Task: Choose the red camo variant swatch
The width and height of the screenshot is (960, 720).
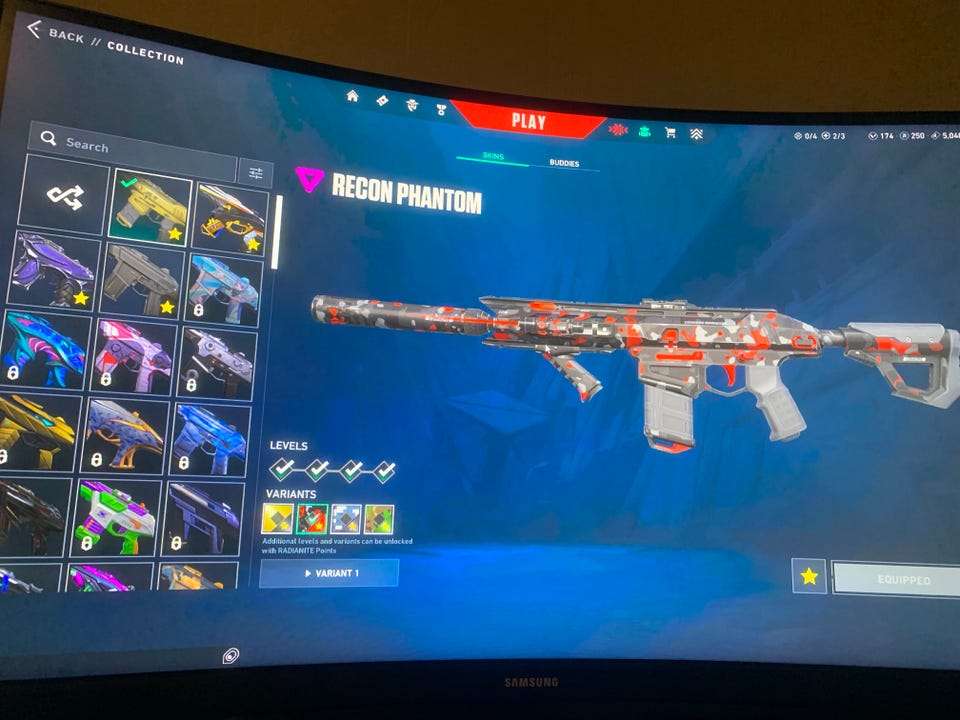Action: tap(312, 519)
